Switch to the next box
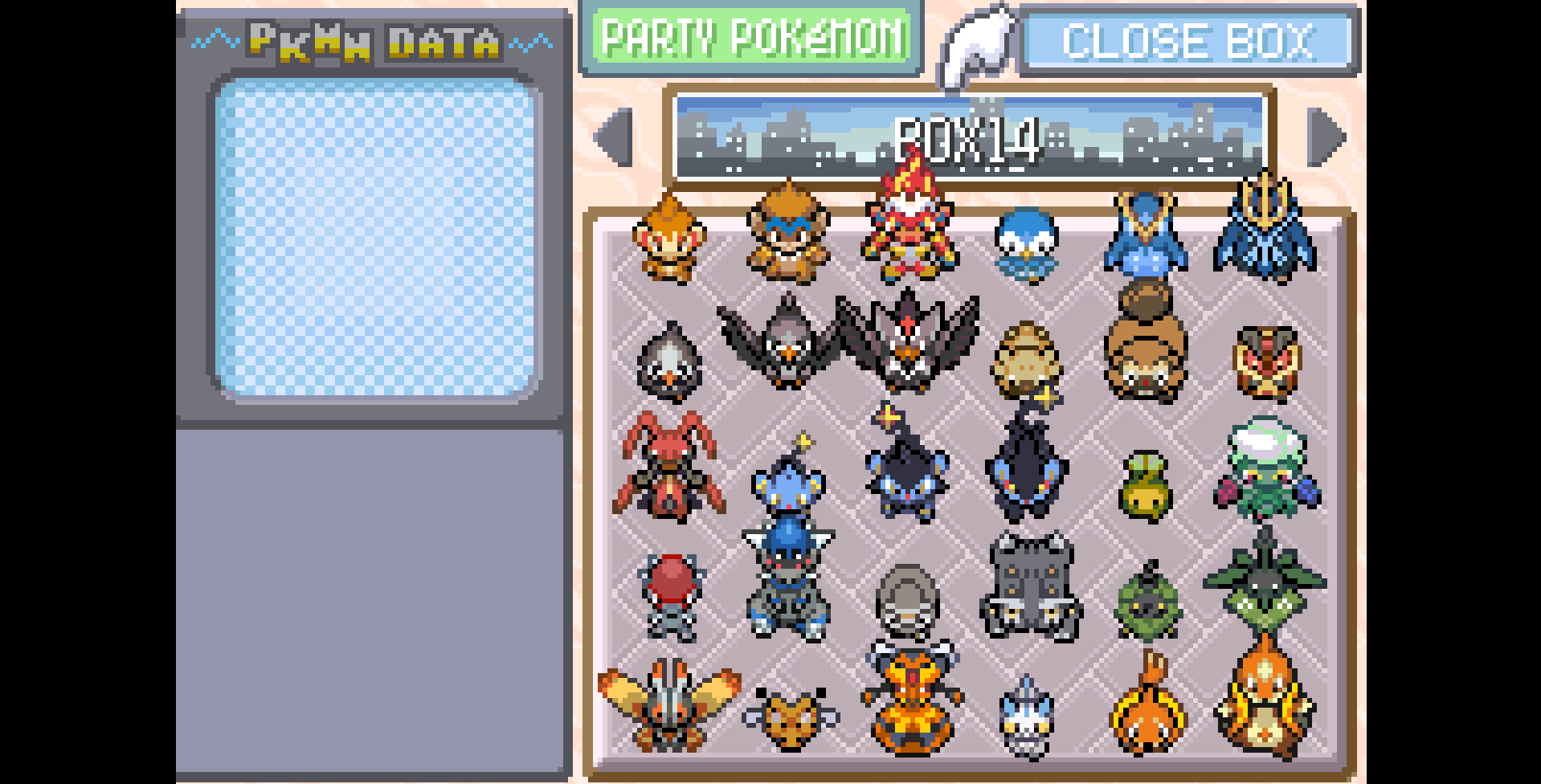The image size is (1541, 784). tap(1326, 137)
